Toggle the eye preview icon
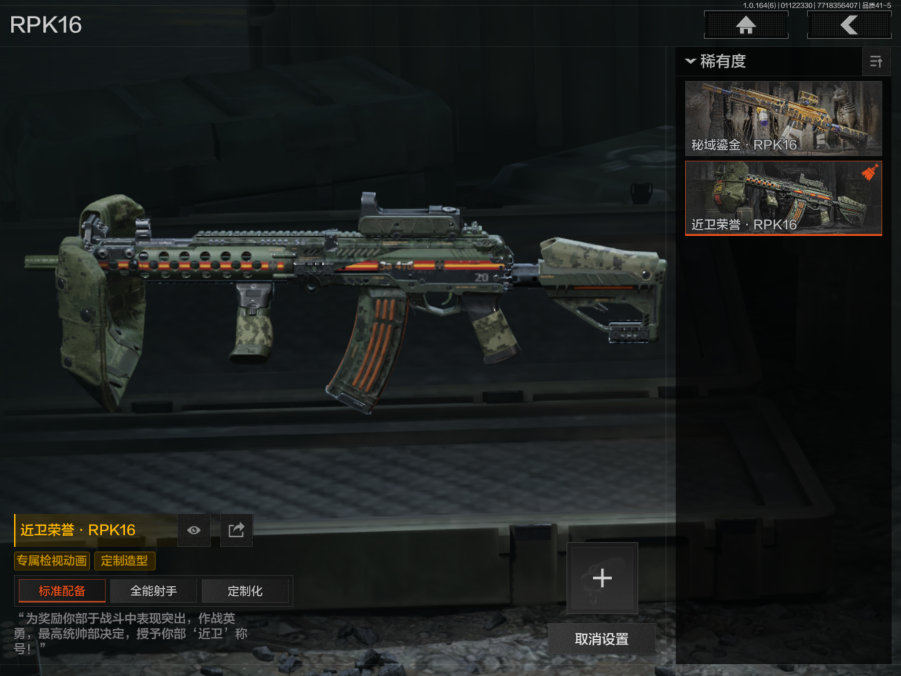 point(194,530)
